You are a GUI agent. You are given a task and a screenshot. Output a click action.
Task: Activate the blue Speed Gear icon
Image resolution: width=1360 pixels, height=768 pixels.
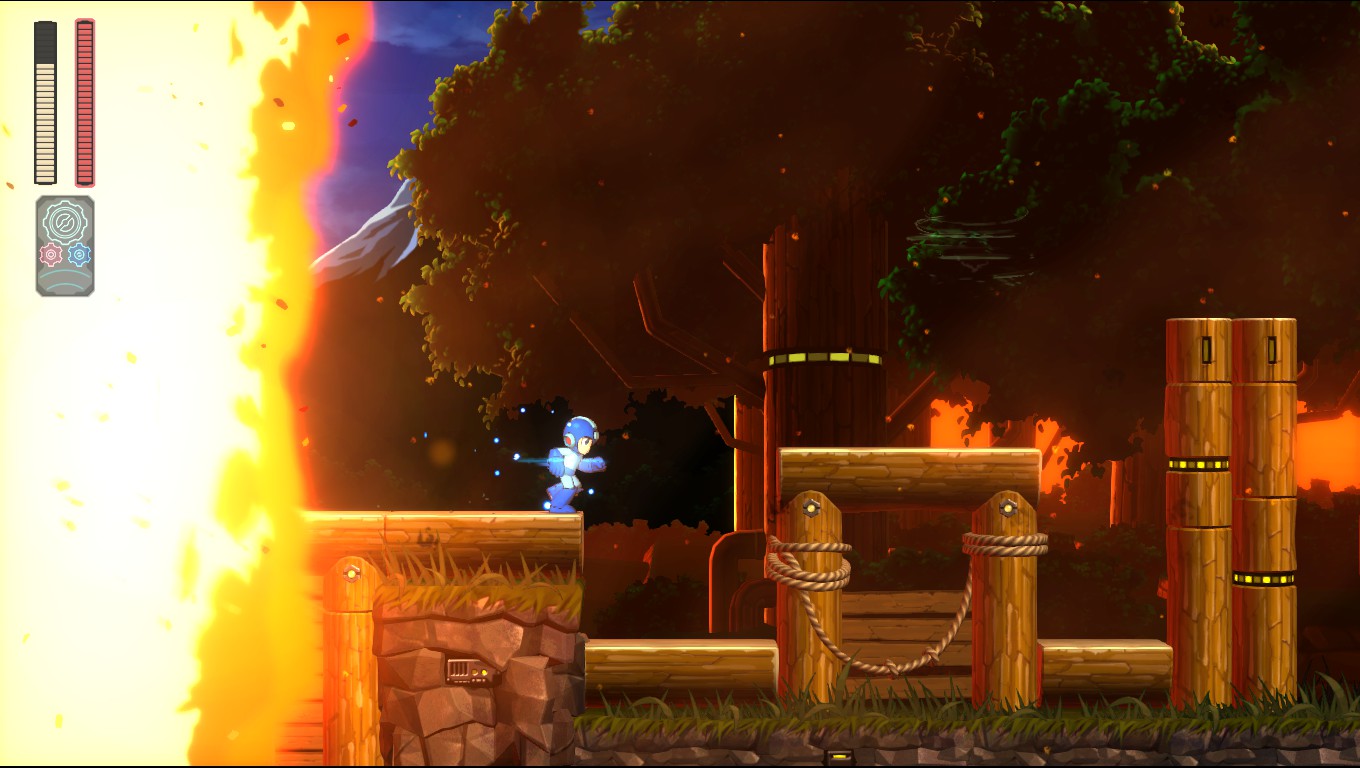tap(79, 254)
